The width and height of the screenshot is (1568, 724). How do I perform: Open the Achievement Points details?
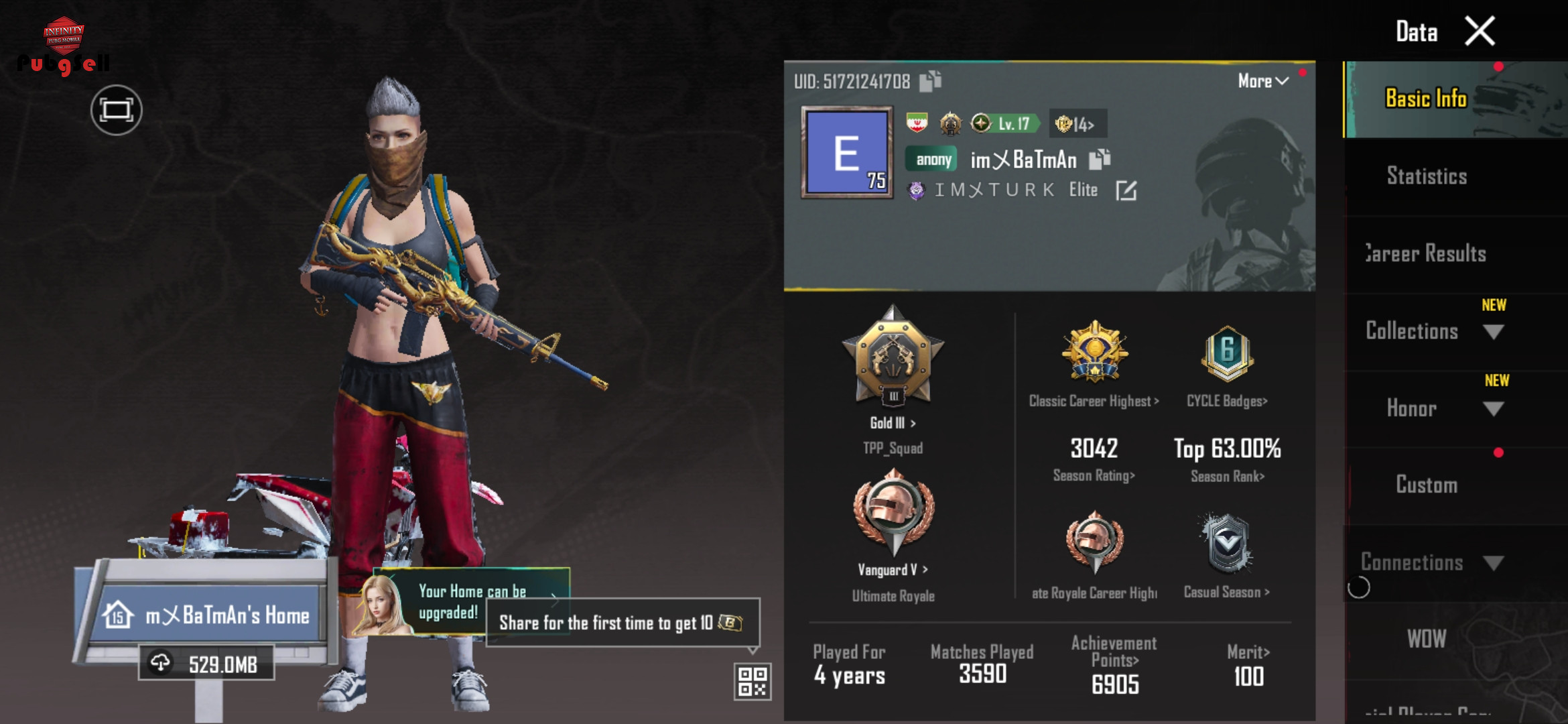point(1114,665)
